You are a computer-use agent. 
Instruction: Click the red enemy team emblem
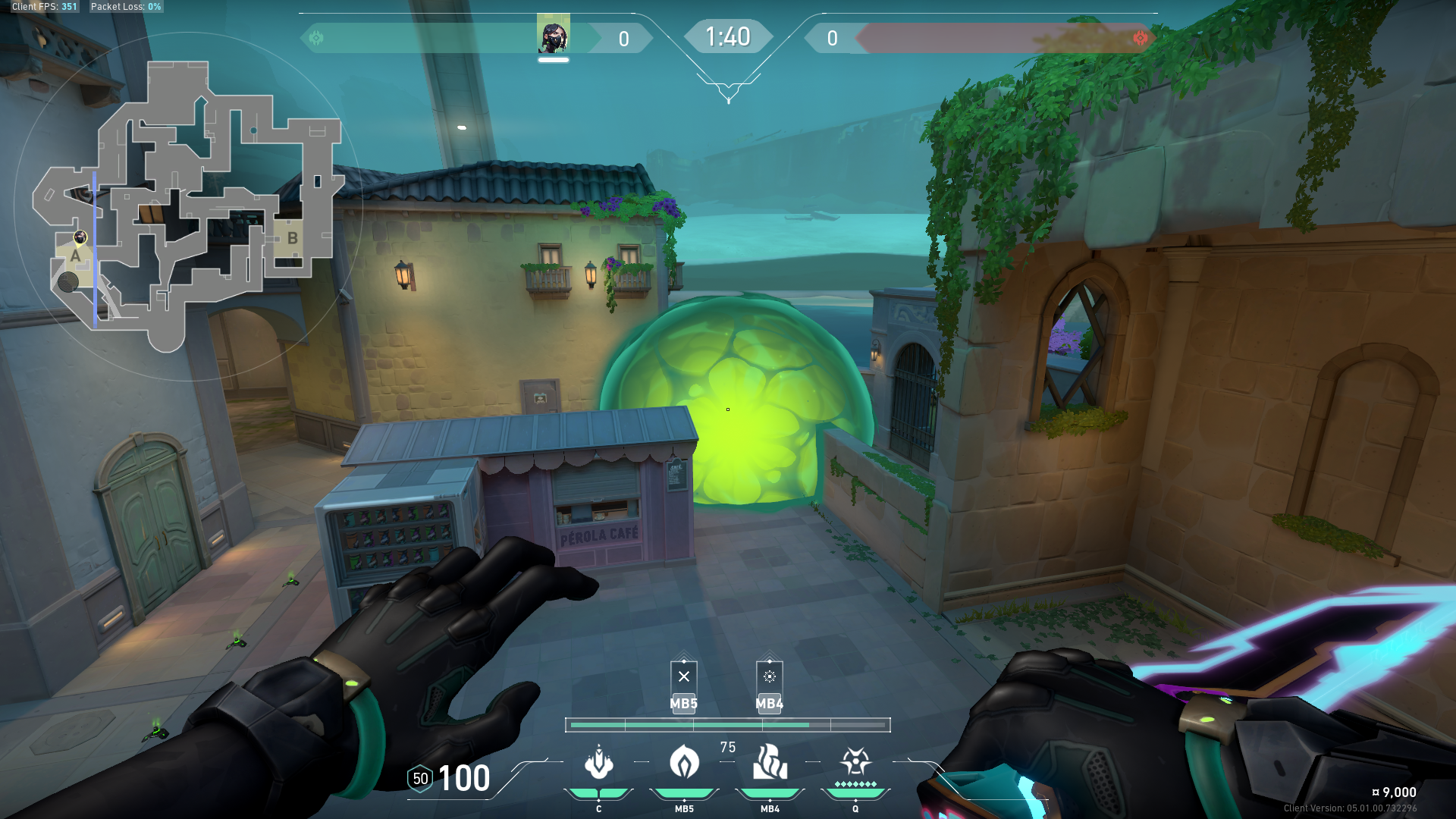coord(1140,38)
